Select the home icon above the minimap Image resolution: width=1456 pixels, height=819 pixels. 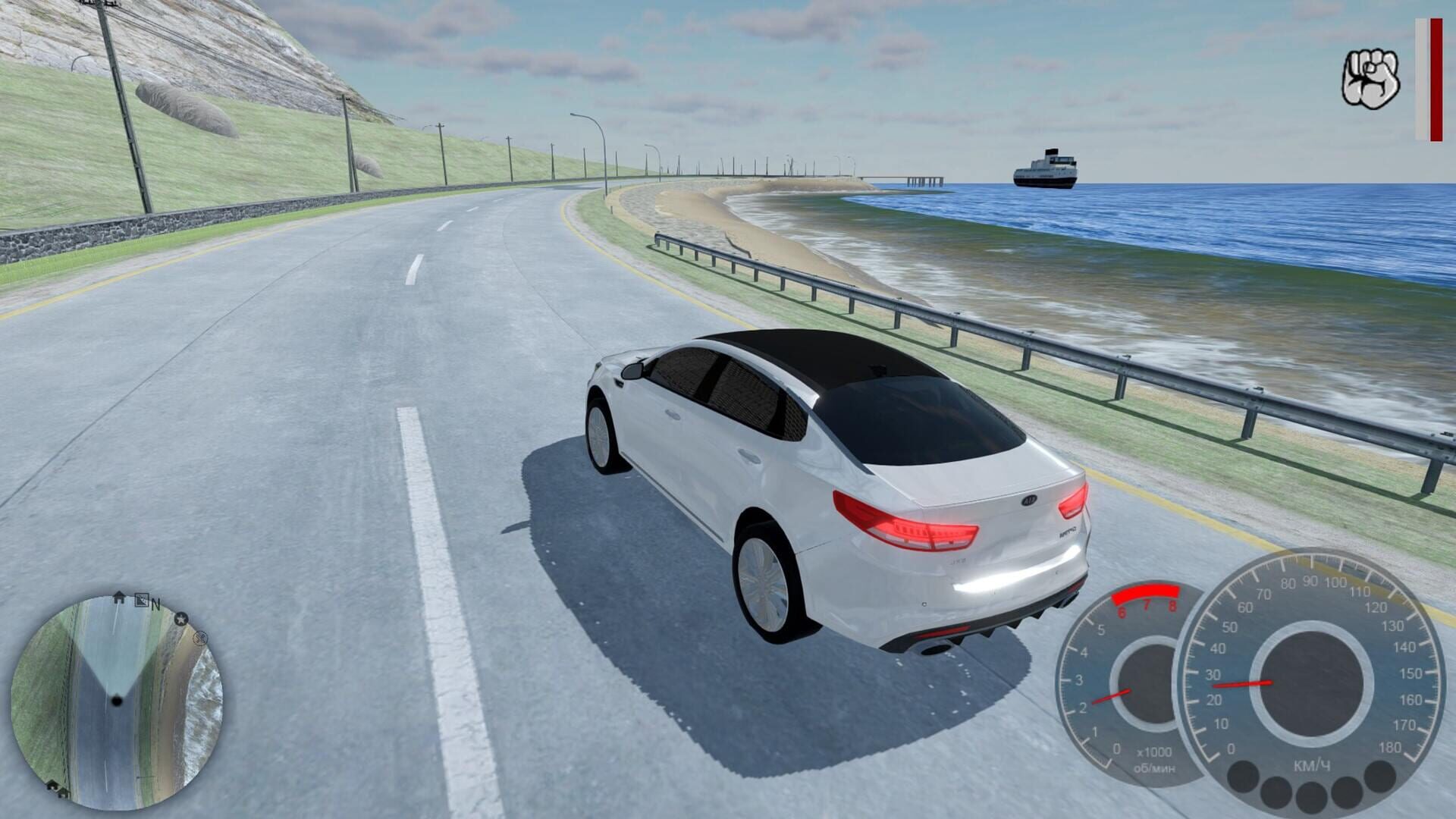119,598
